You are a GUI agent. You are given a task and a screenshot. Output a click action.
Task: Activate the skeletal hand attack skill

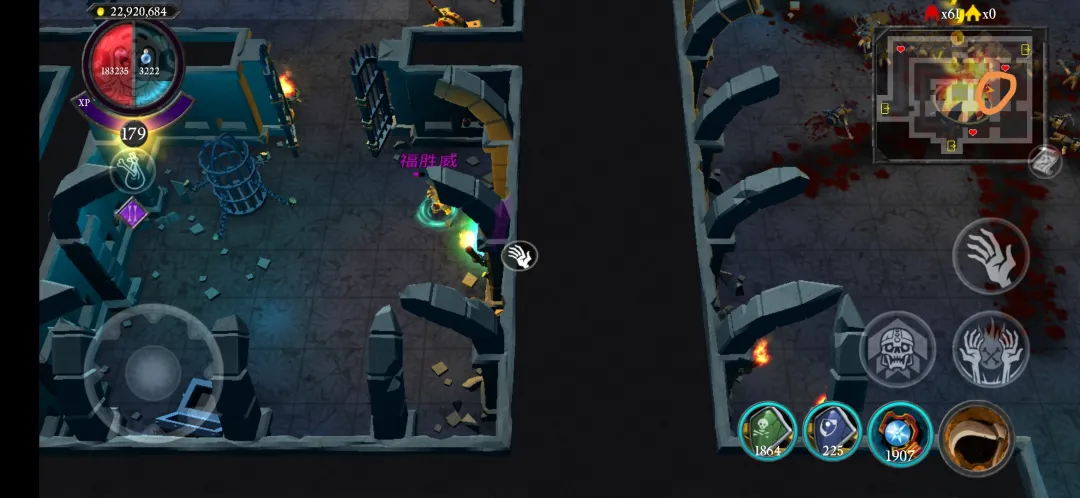[x=990, y=255]
